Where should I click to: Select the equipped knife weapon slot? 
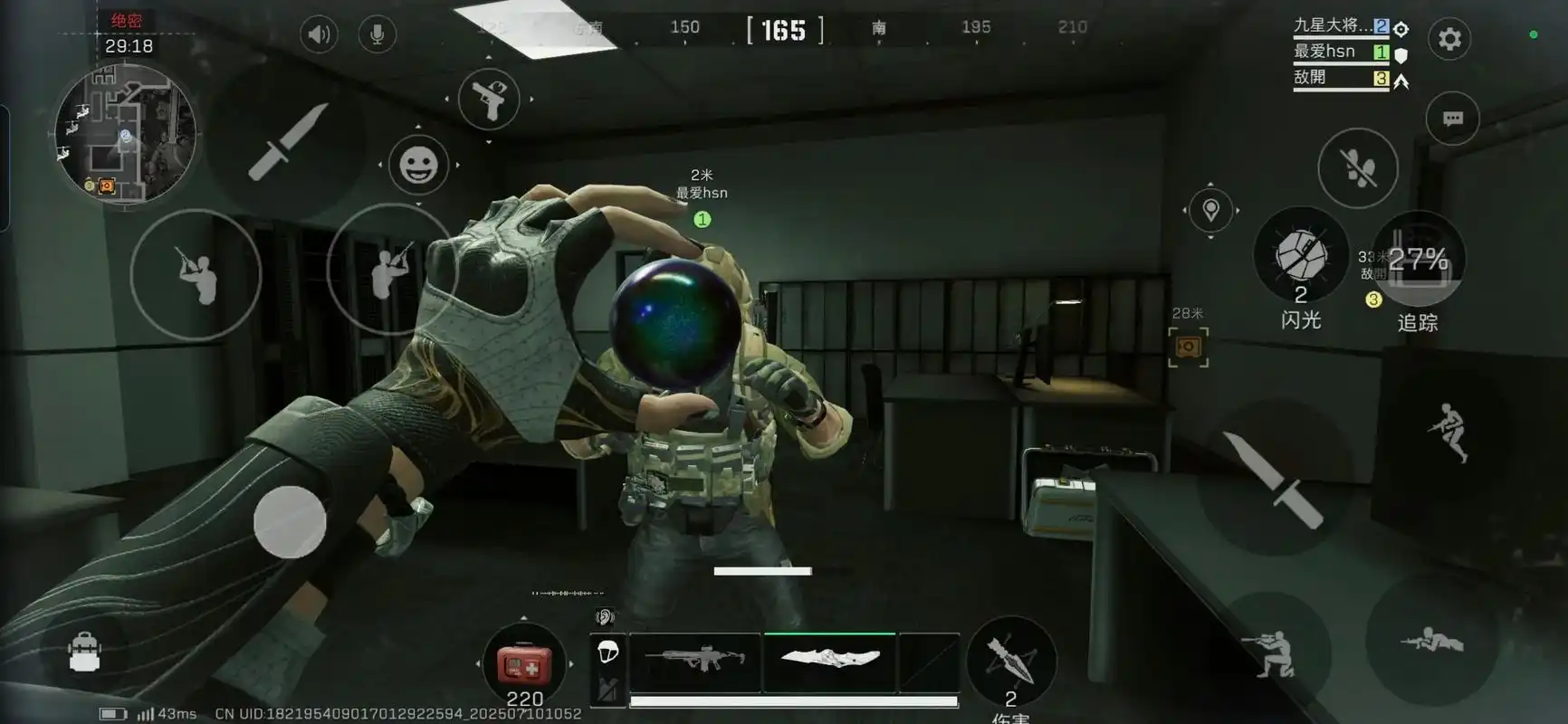click(x=829, y=660)
